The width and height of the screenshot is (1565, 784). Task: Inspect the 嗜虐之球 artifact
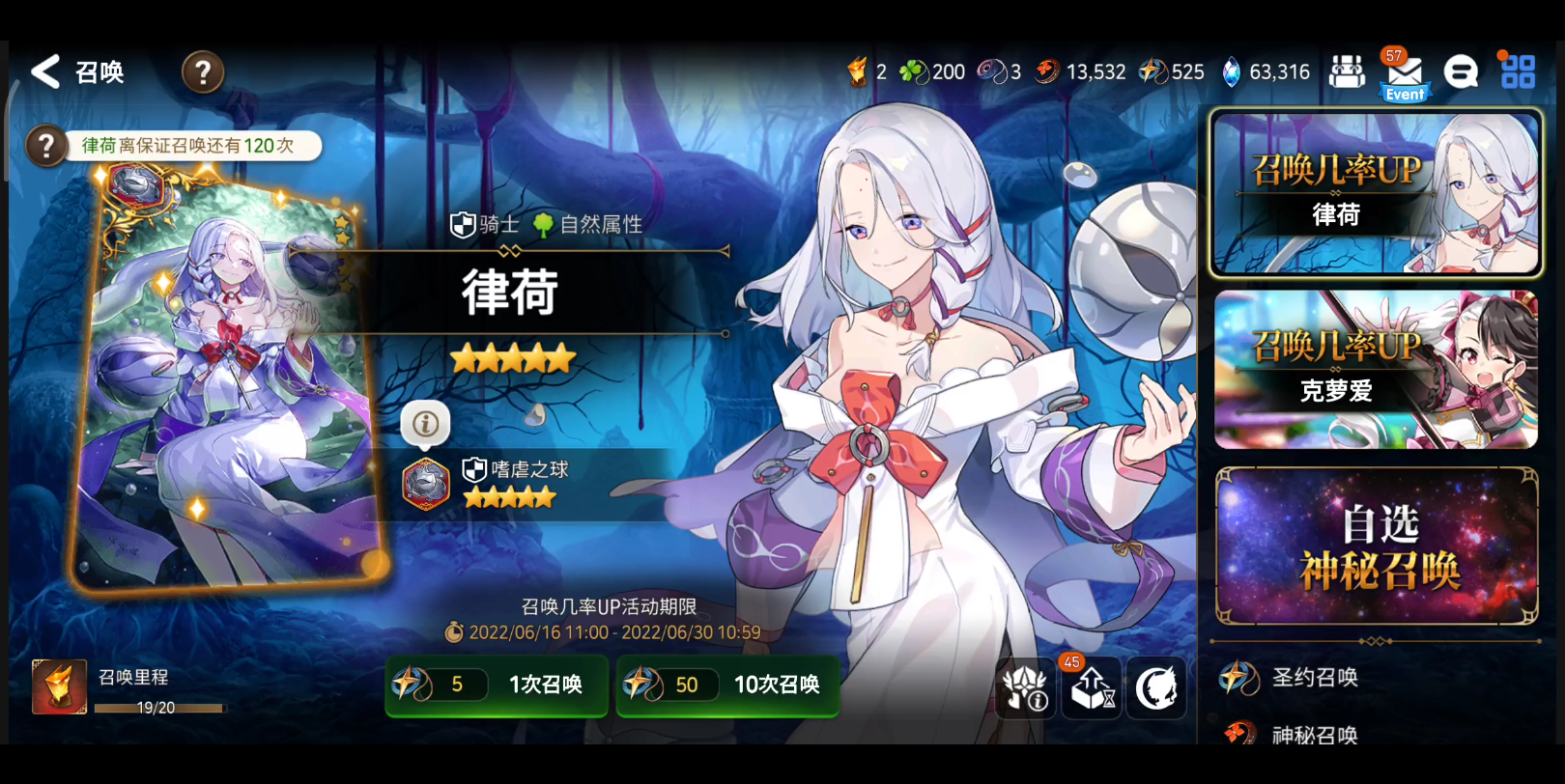tap(427, 483)
